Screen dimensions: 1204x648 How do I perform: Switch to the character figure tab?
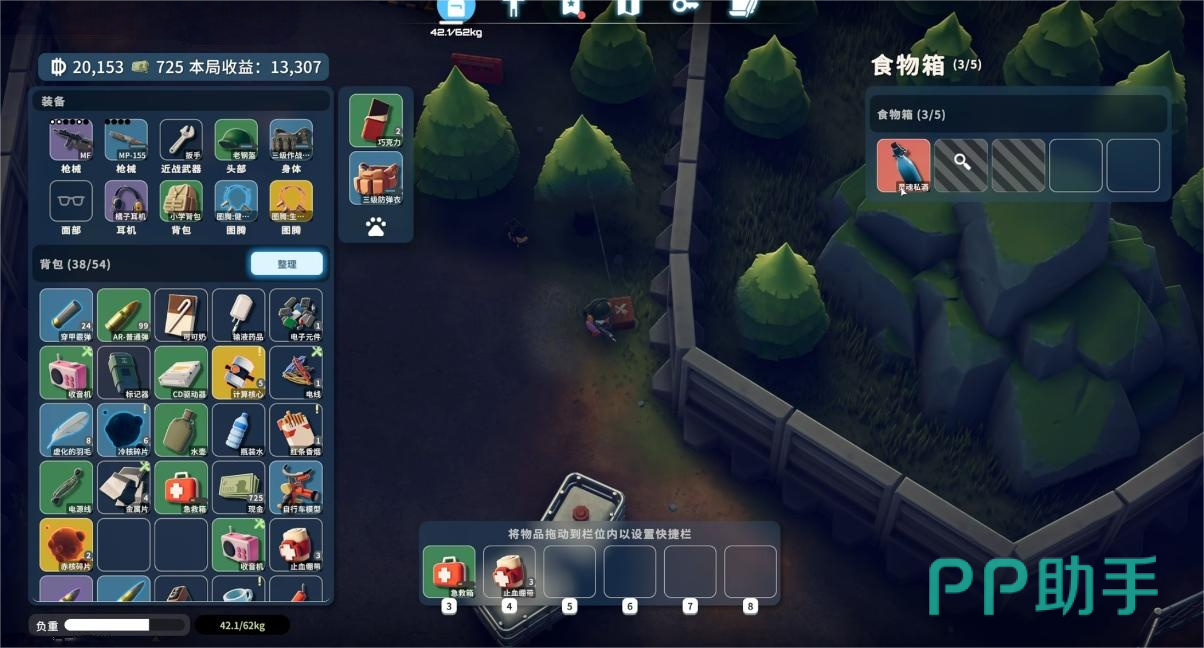pyautogui.click(x=514, y=8)
